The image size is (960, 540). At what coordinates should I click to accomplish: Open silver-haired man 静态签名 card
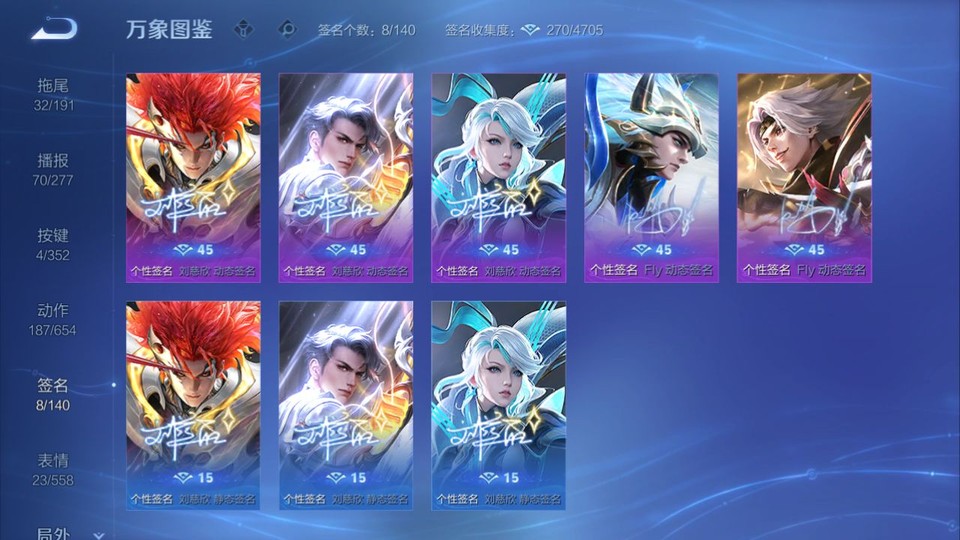click(346, 405)
